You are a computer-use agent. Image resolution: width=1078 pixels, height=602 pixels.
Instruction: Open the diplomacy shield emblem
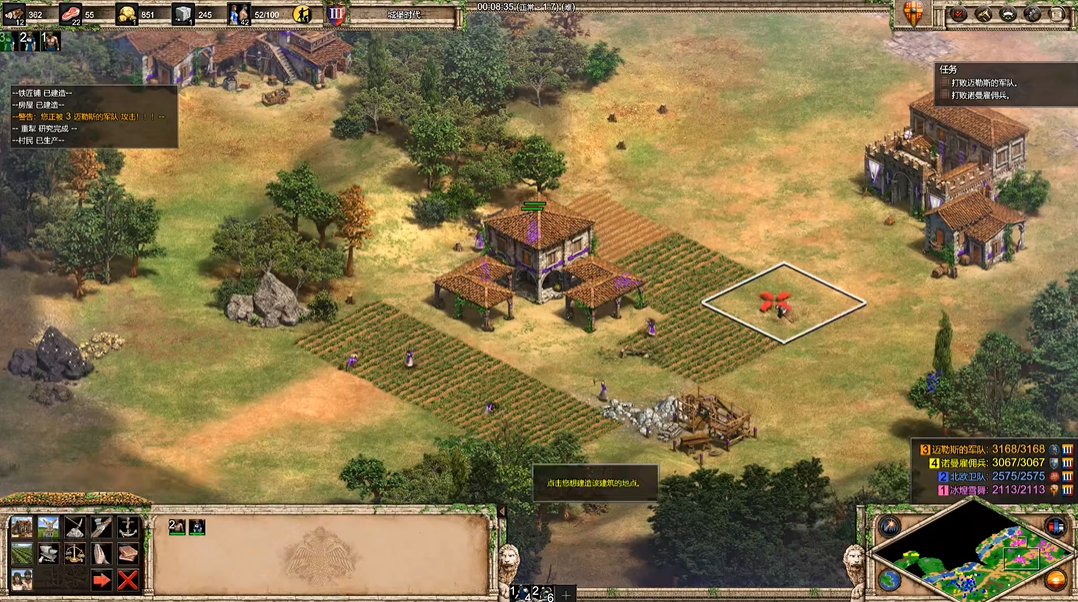(x=911, y=14)
